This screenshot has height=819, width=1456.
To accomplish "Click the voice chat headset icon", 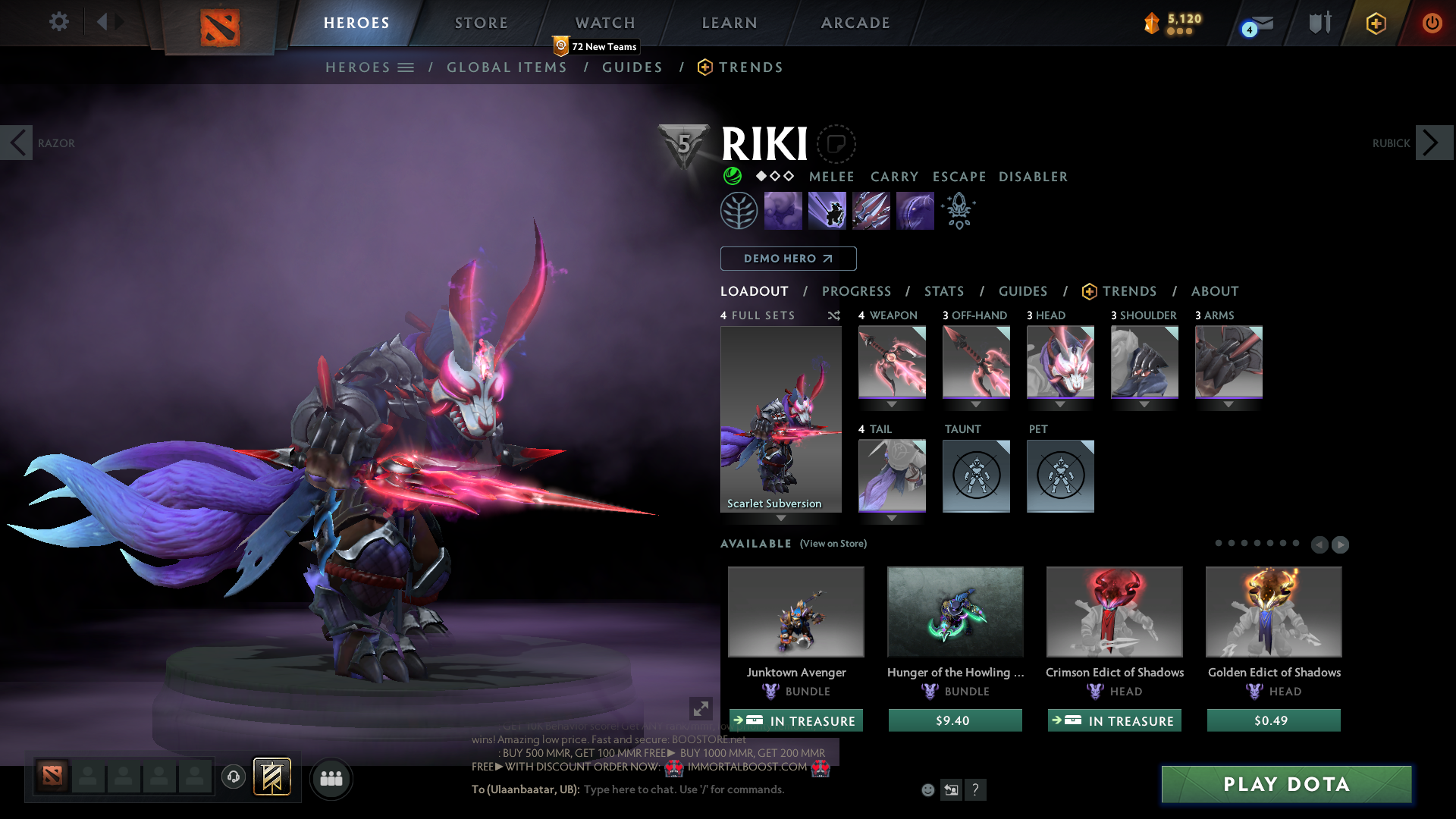I will tap(233, 777).
